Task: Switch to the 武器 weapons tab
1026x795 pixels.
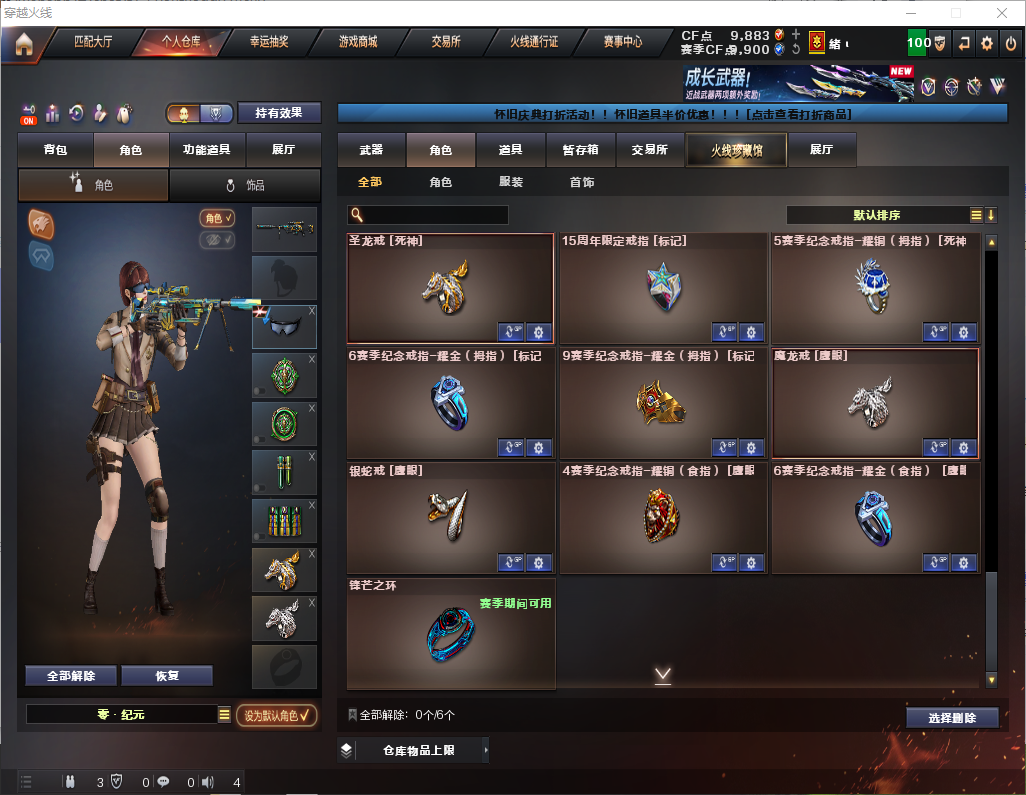Action: pos(371,150)
